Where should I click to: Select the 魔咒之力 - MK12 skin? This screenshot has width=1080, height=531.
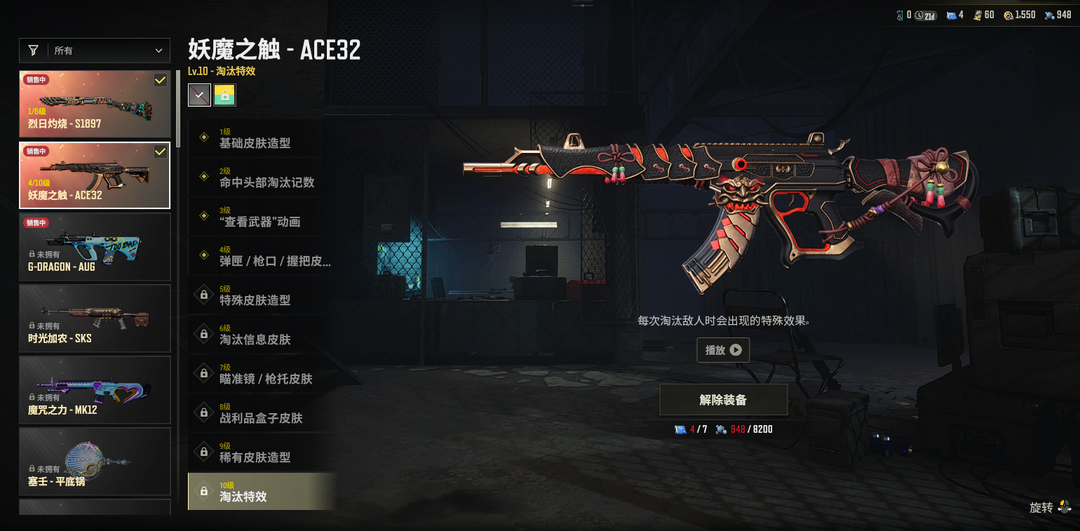tap(95, 388)
